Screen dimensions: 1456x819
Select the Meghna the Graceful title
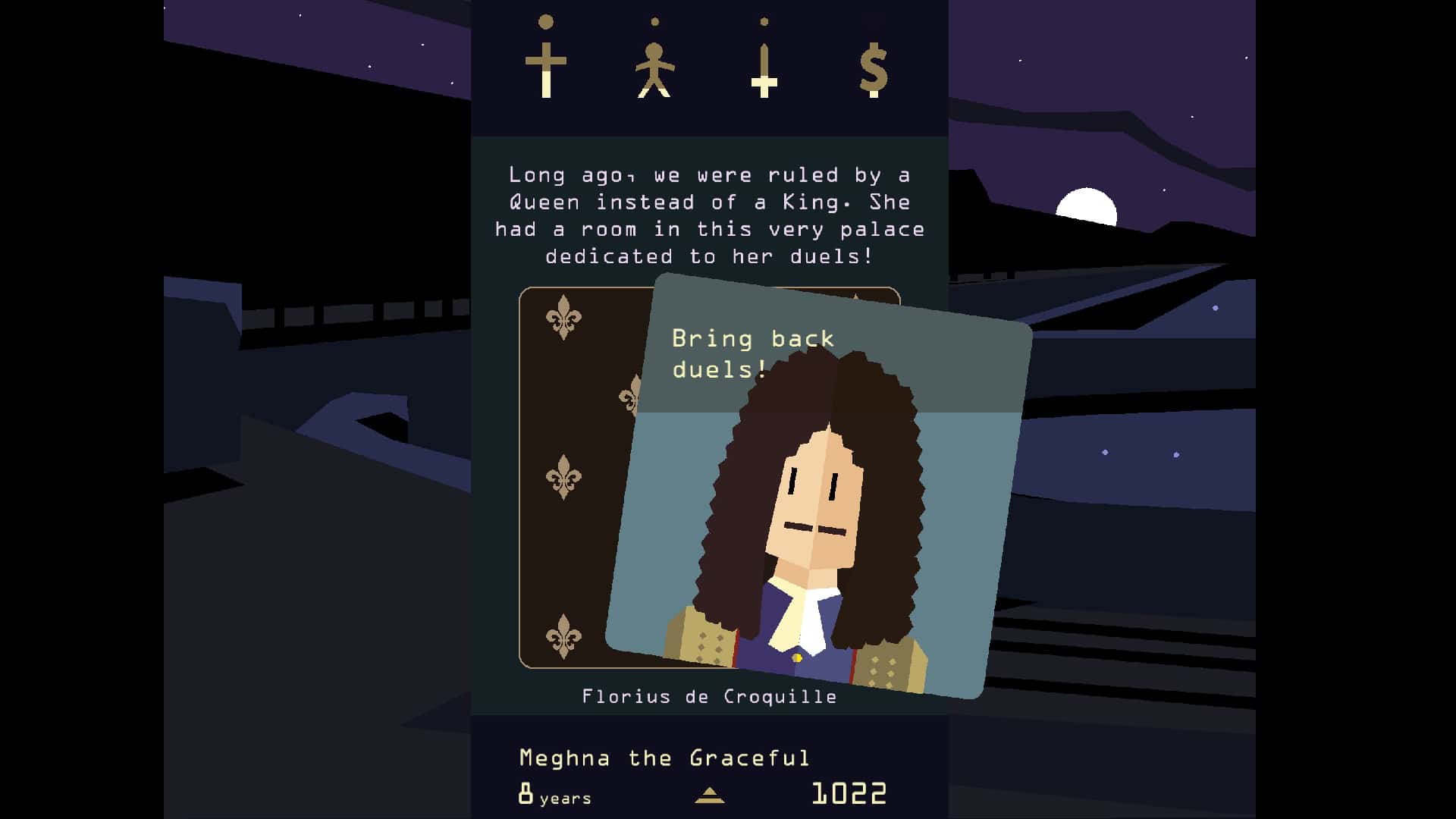(x=664, y=757)
